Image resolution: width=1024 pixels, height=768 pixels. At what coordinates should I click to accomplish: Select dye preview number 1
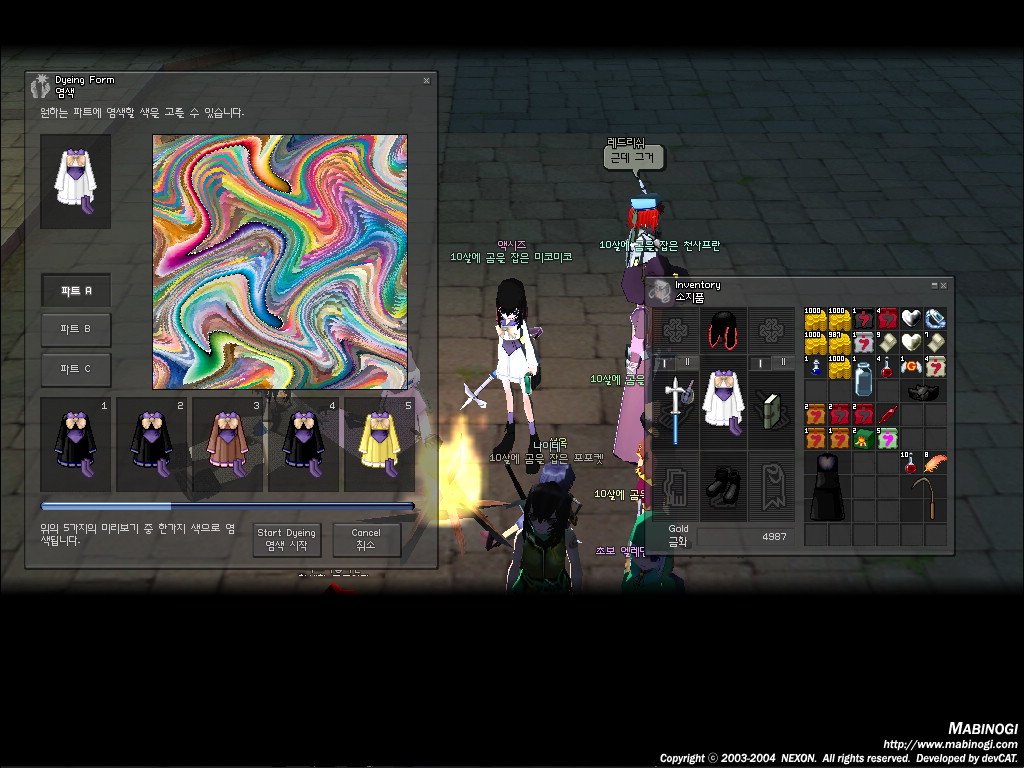(76, 445)
